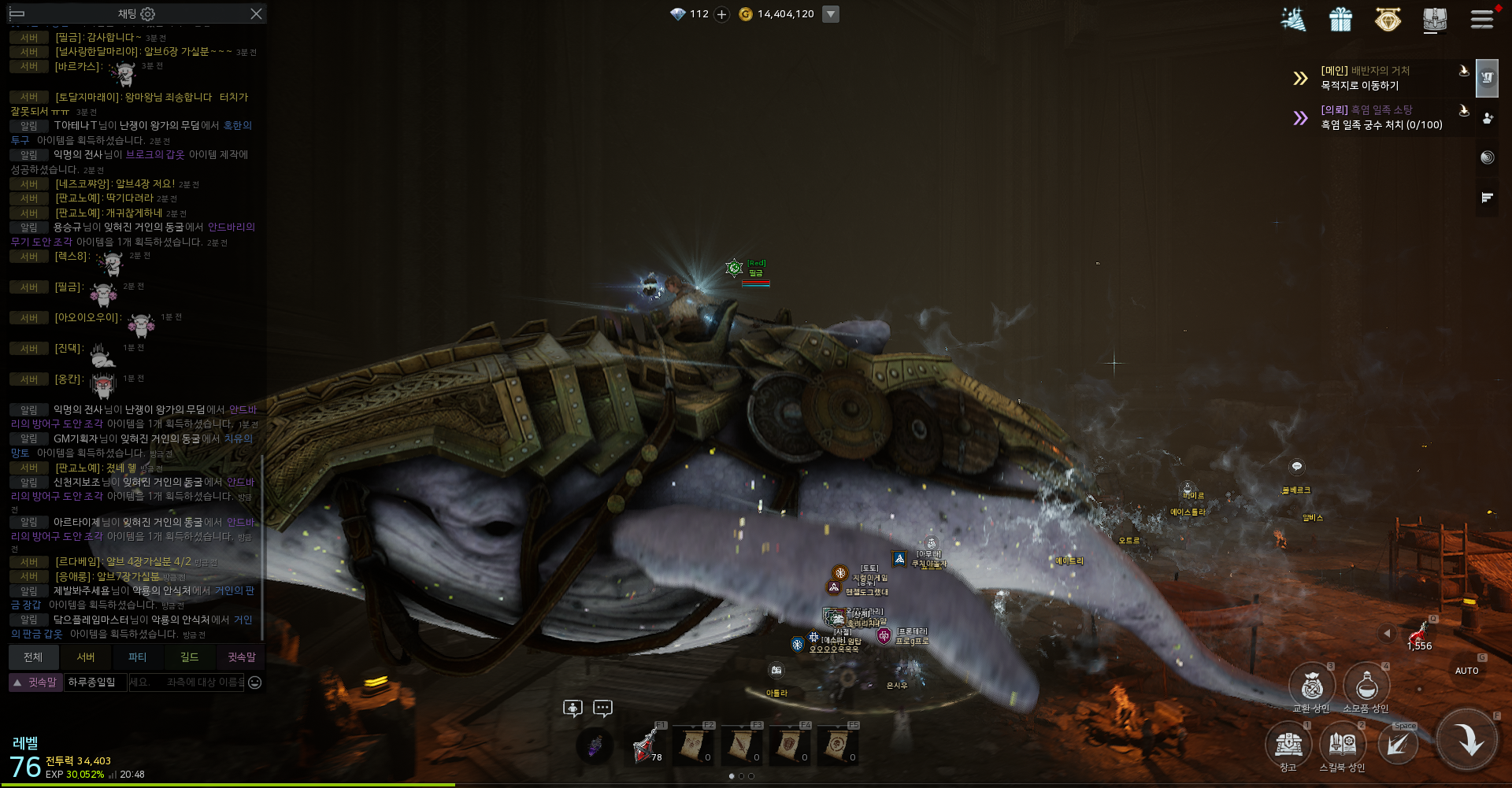Toggle AUTO battle mode

tap(1466, 671)
